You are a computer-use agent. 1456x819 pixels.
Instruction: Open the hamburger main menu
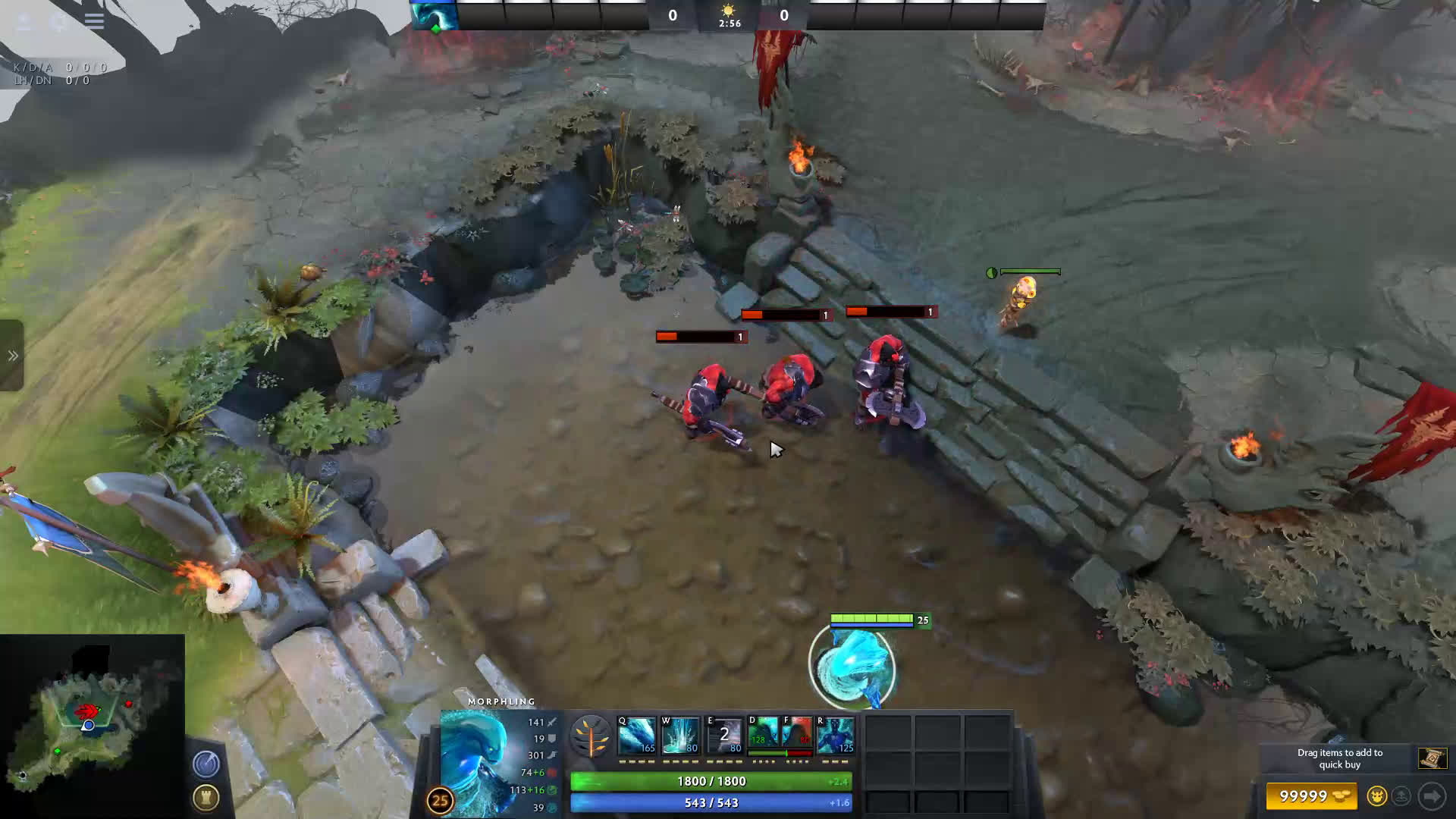point(94,20)
